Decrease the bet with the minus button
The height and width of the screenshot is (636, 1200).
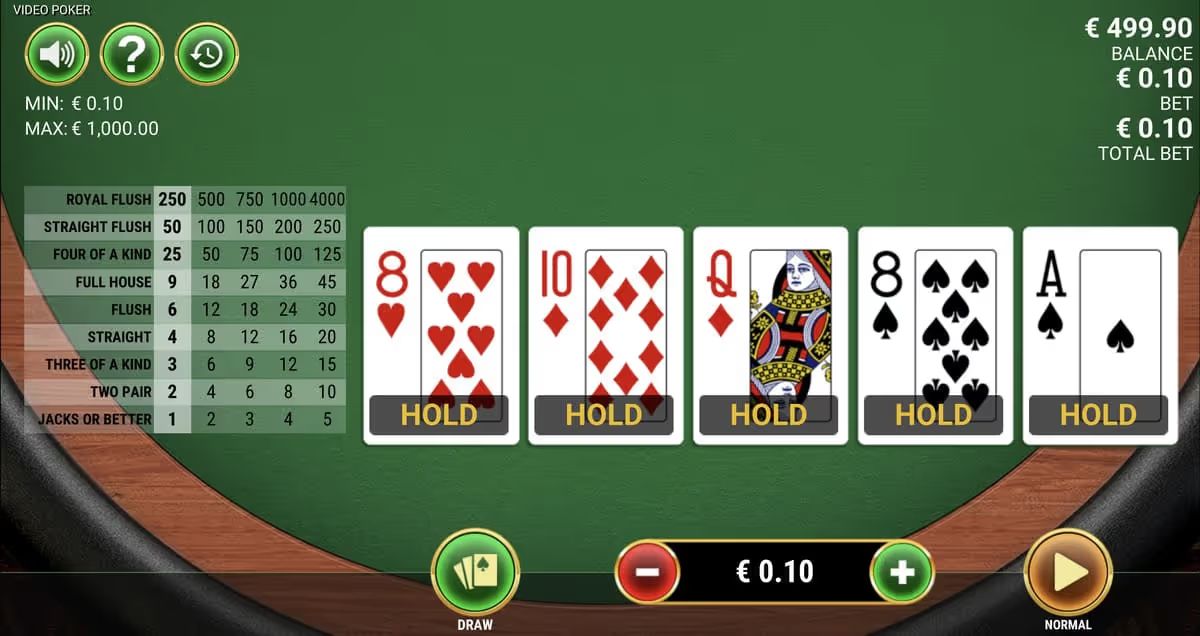(647, 573)
